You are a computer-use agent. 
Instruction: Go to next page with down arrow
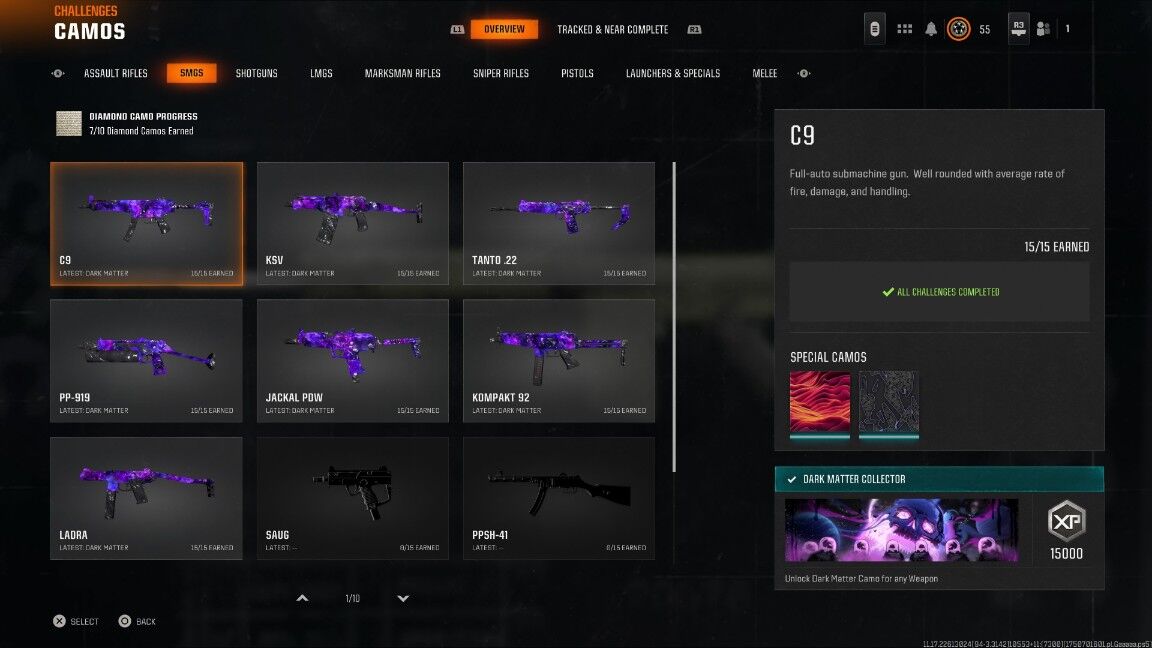pyautogui.click(x=403, y=598)
